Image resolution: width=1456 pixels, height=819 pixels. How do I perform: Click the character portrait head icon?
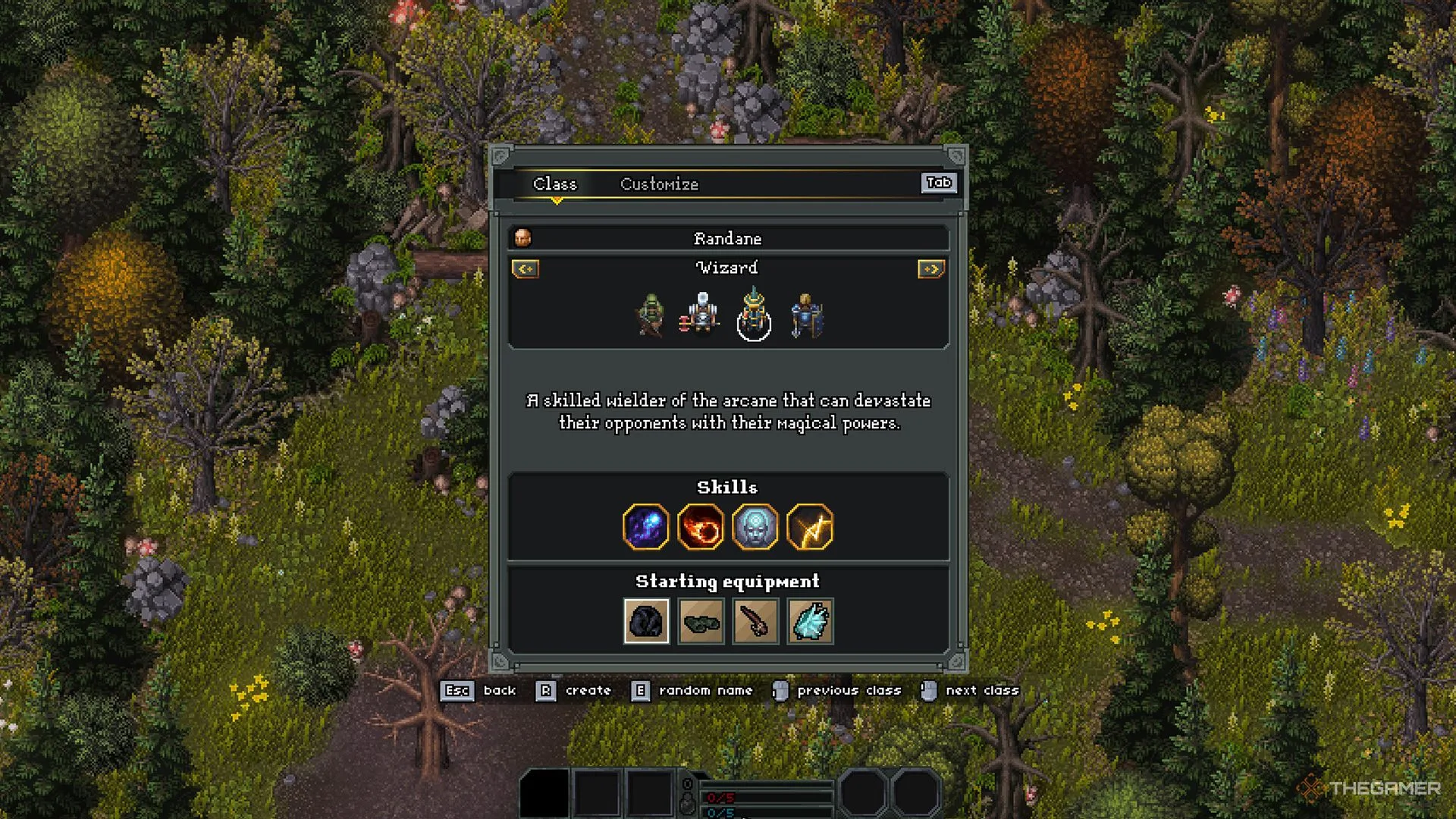pos(522,238)
